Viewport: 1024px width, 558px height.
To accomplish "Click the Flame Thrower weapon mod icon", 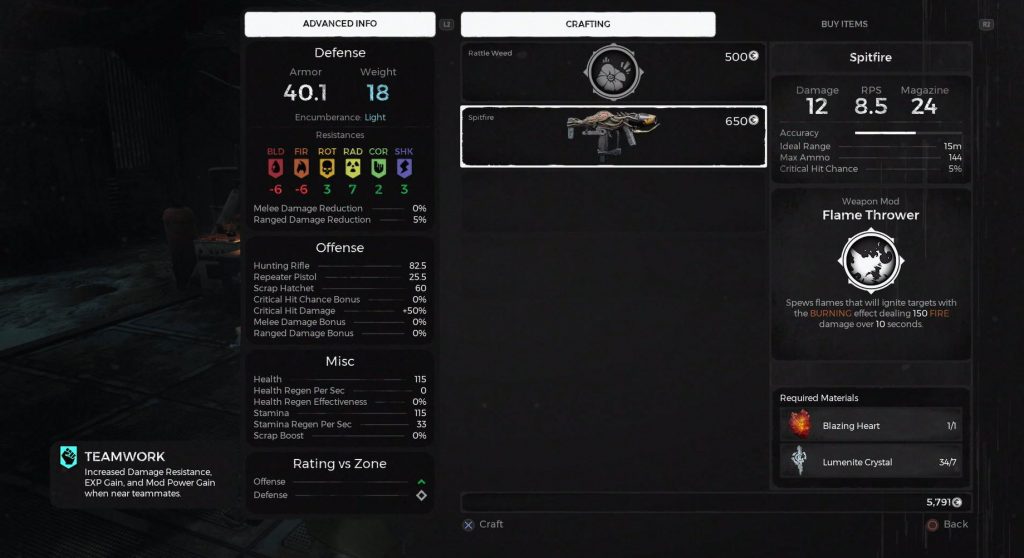I will [870, 260].
